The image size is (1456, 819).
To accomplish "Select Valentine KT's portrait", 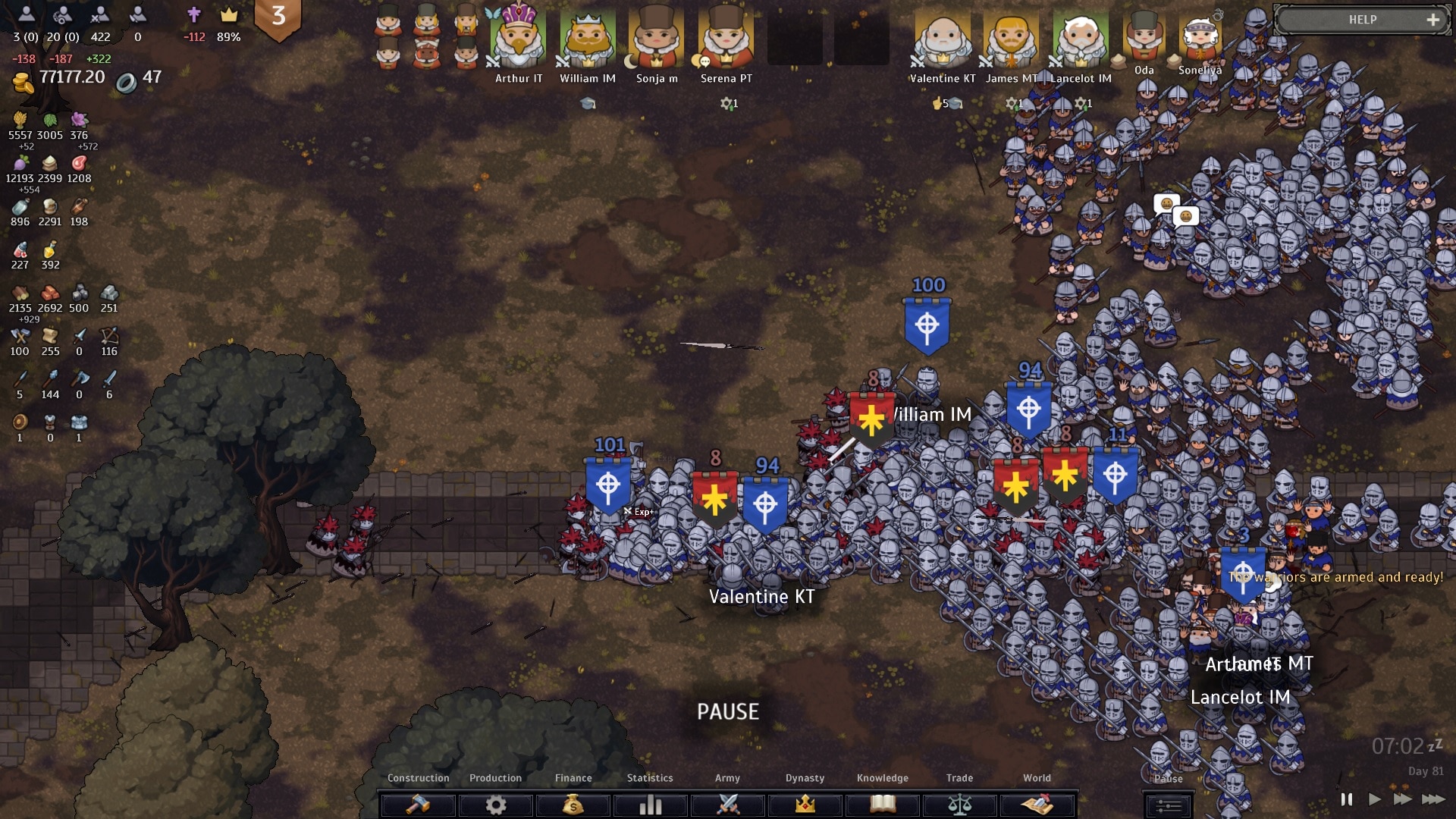I will [x=943, y=39].
